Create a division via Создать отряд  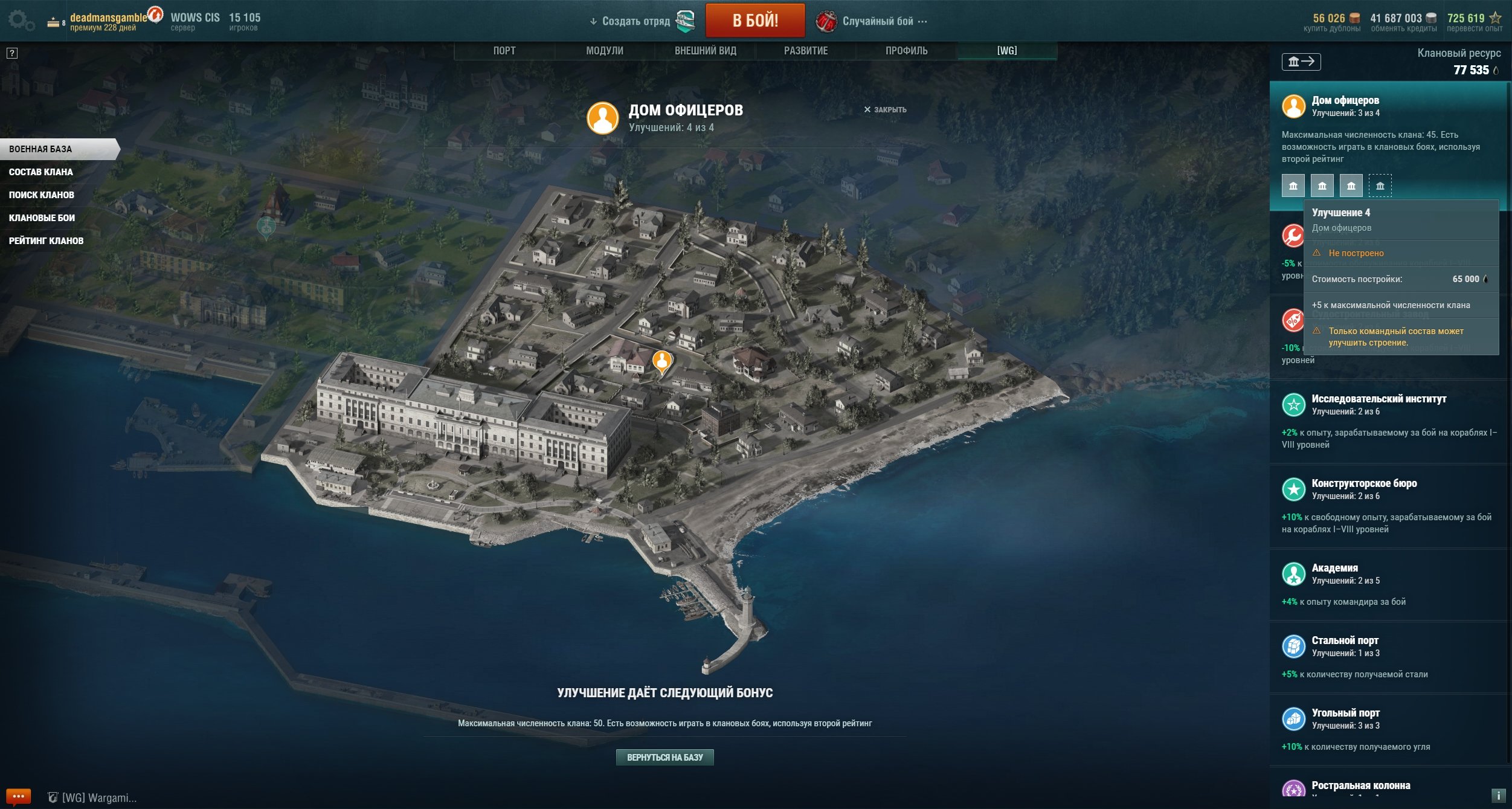pyautogui.click(x=635, y=21)
